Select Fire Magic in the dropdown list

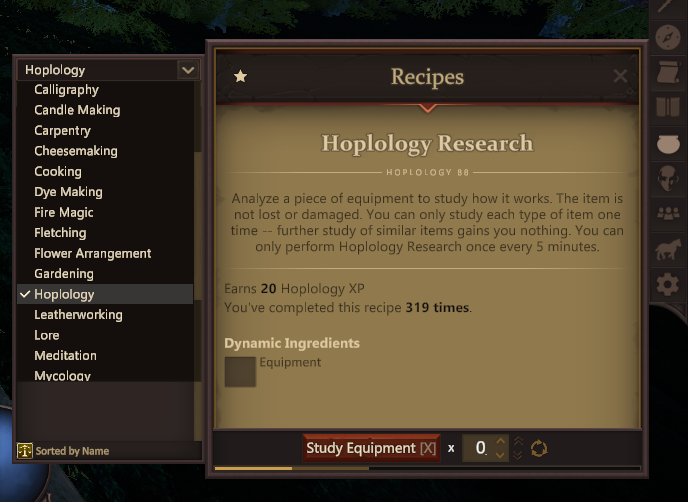tap(64, 213)
